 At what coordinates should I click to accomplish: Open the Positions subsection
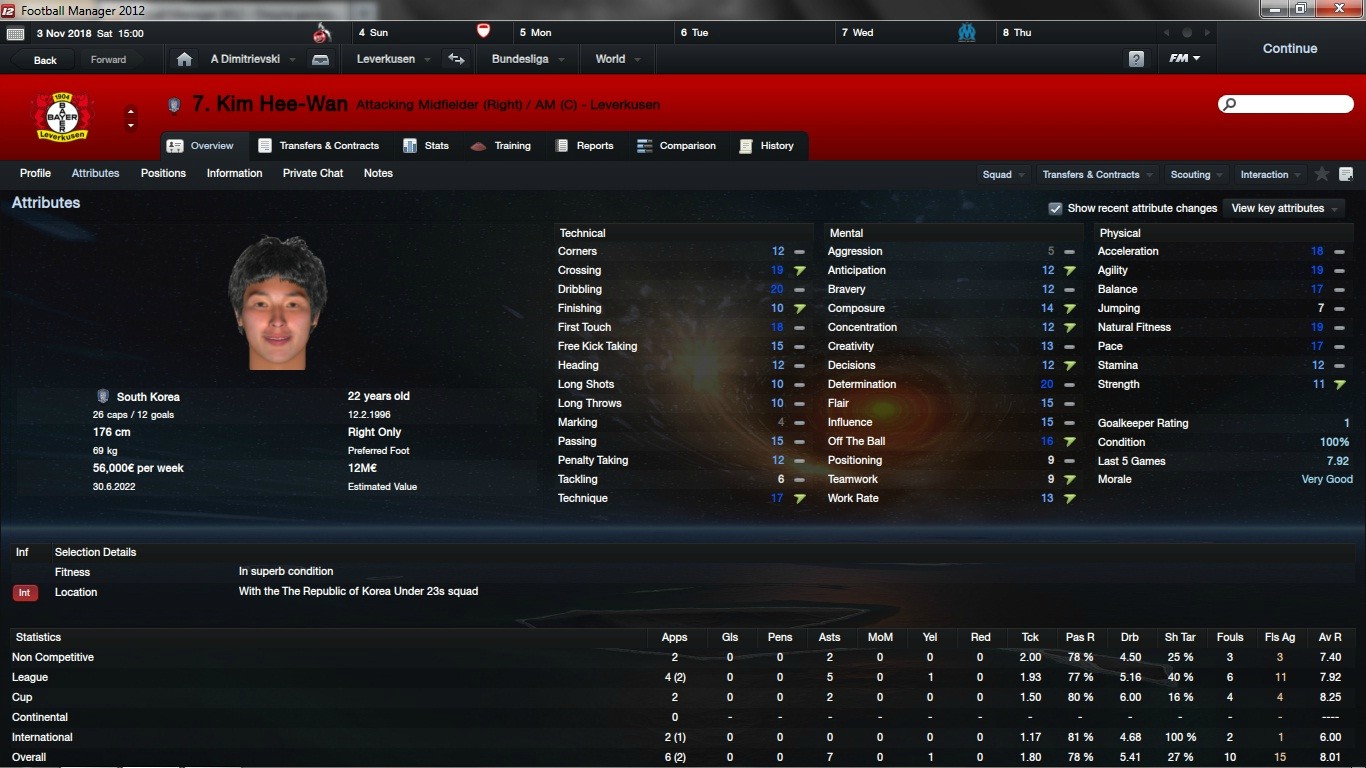[x=163, y=173]
